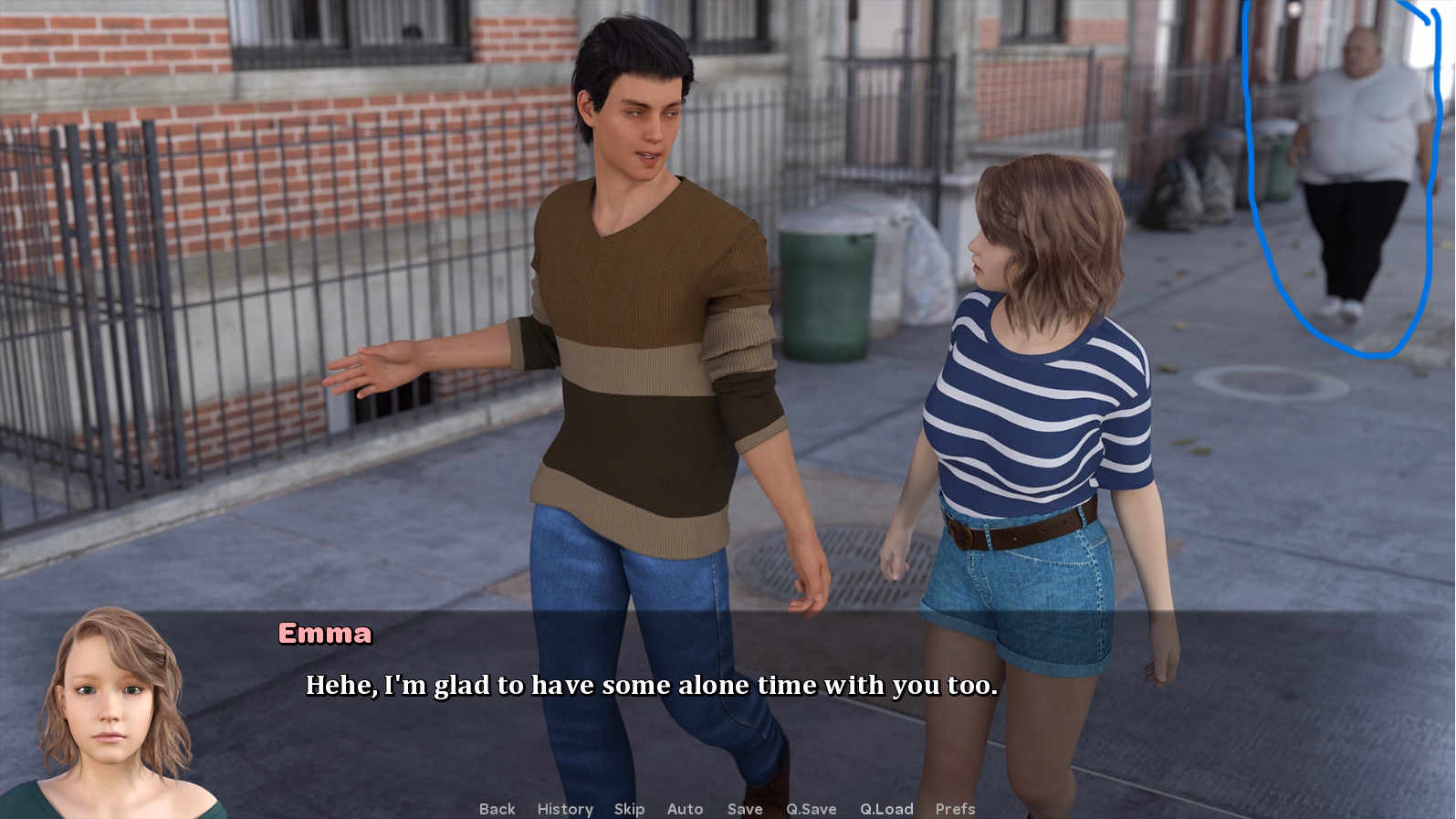This screenshot has width=1456, height=819.
Task: Toggle Auto-advance dialogue
Action: pos(685,809)
